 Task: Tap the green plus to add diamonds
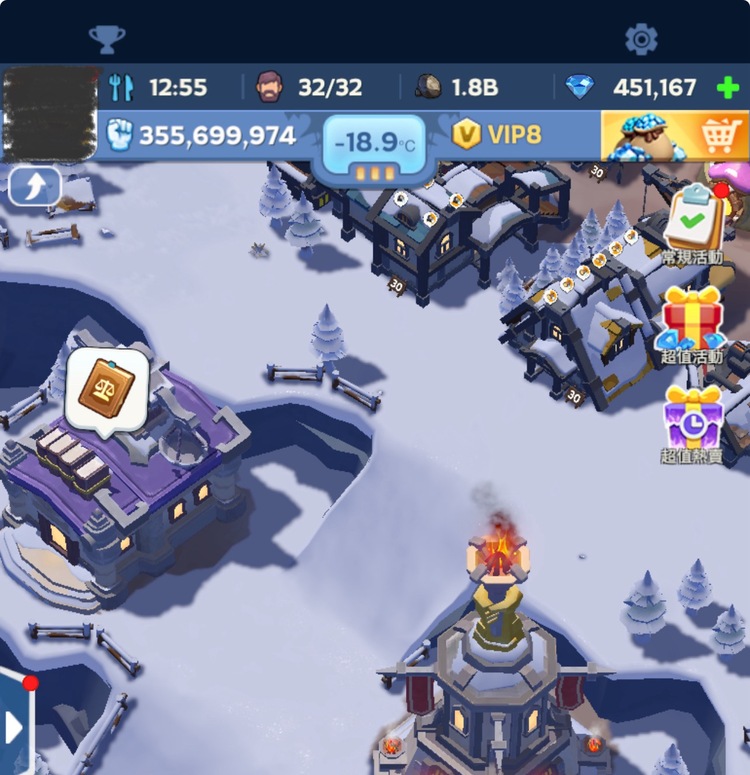(728, 88)
